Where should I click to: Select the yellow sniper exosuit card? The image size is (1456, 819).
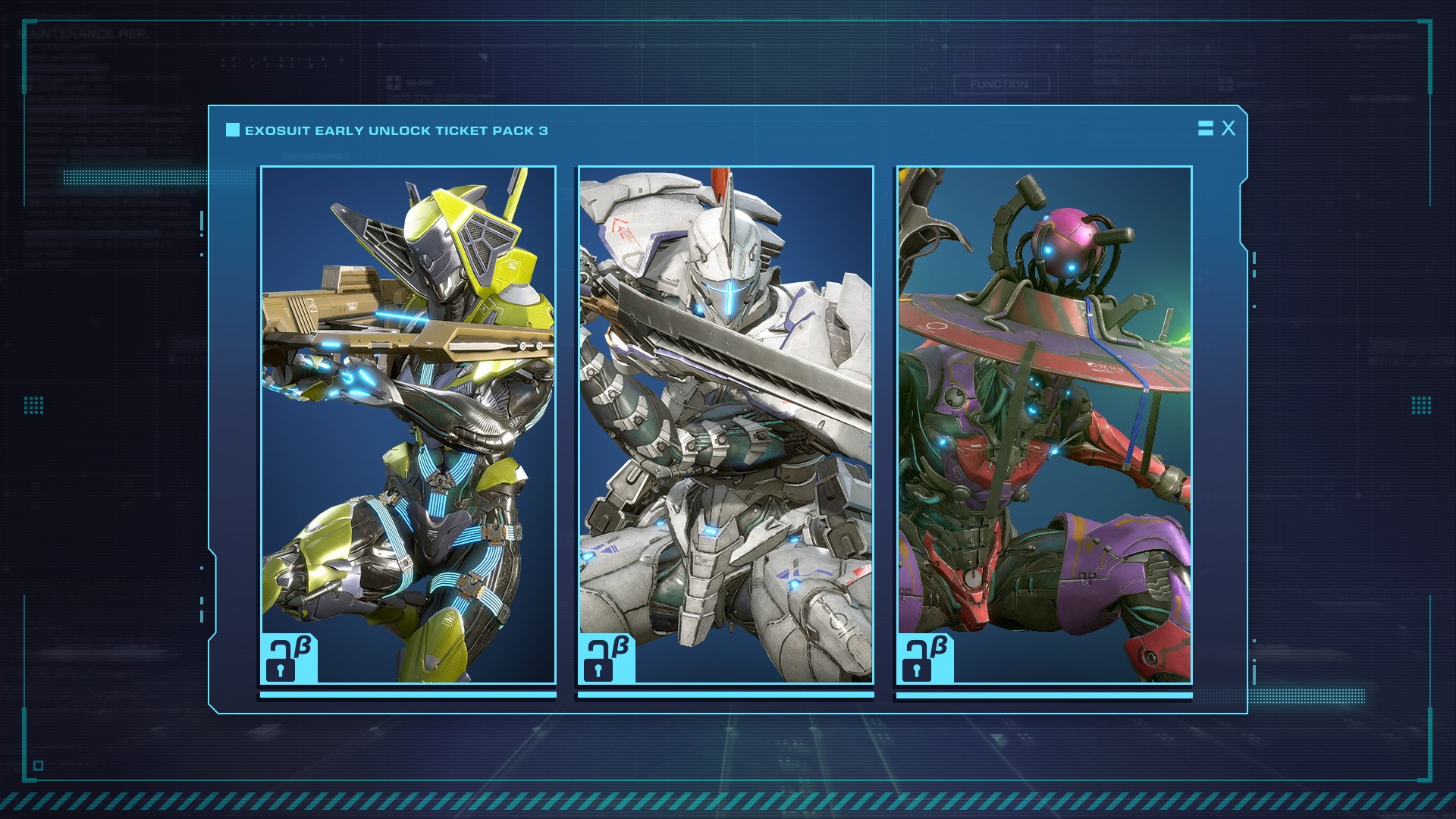coord(408,425)
